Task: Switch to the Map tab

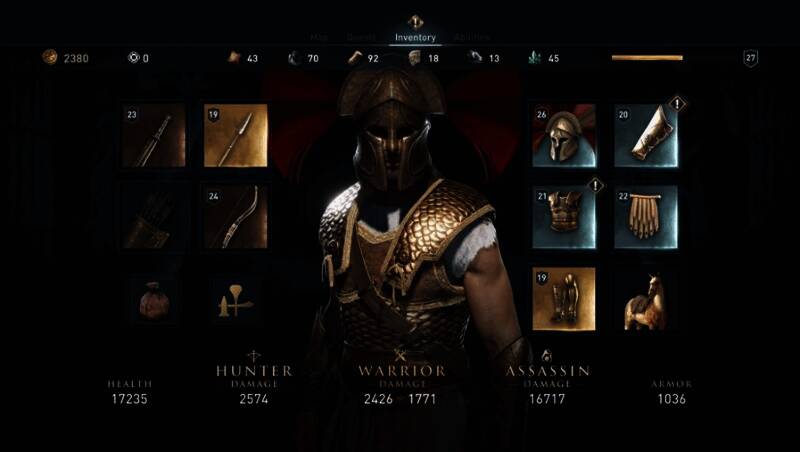Action: 319,38
